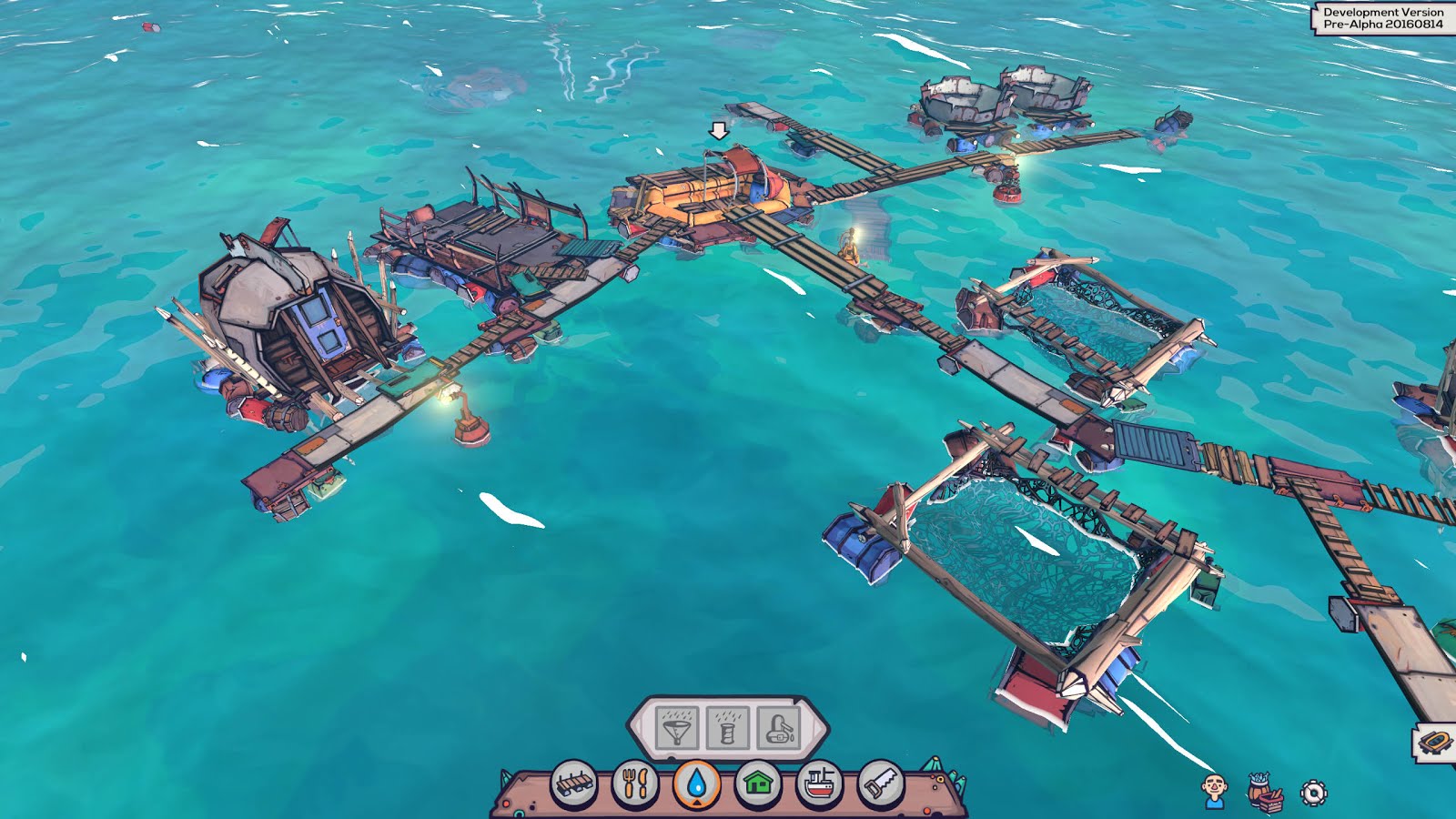Select the fork and knife food category
Viewport: 1456px width, 819px height.
(635, 784)
